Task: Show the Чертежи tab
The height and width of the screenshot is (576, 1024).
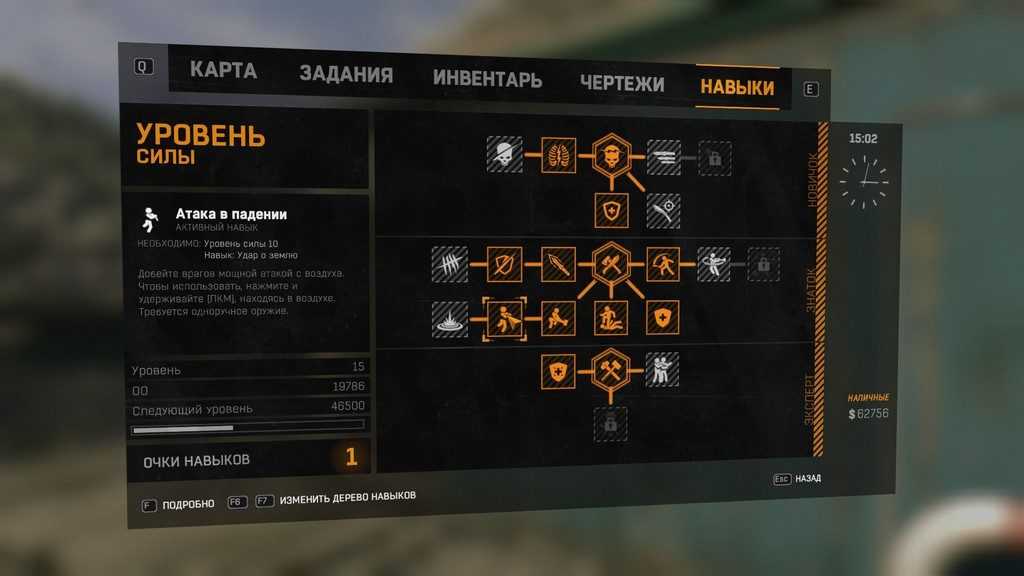Action: tap(621, 83)
